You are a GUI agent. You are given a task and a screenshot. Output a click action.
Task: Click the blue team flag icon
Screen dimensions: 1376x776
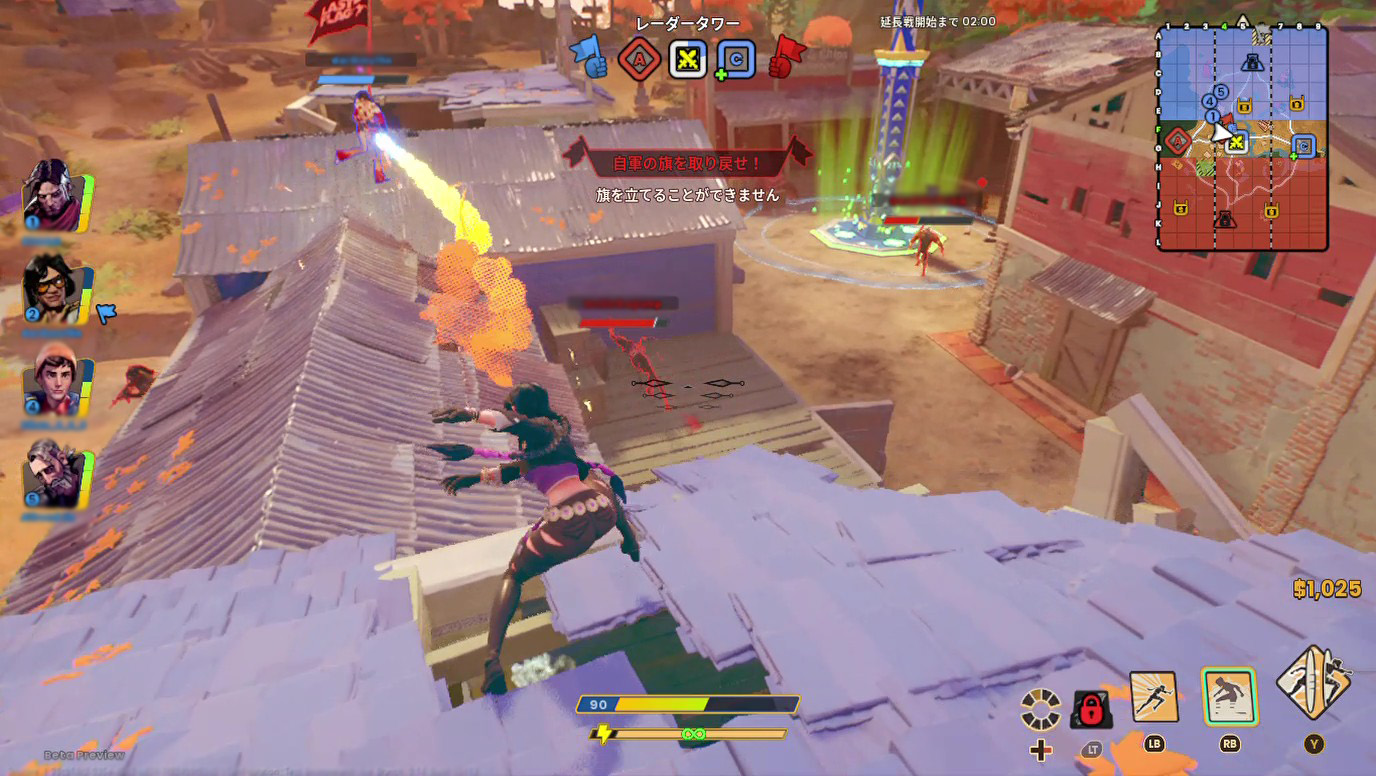click(x=588, y=57)
